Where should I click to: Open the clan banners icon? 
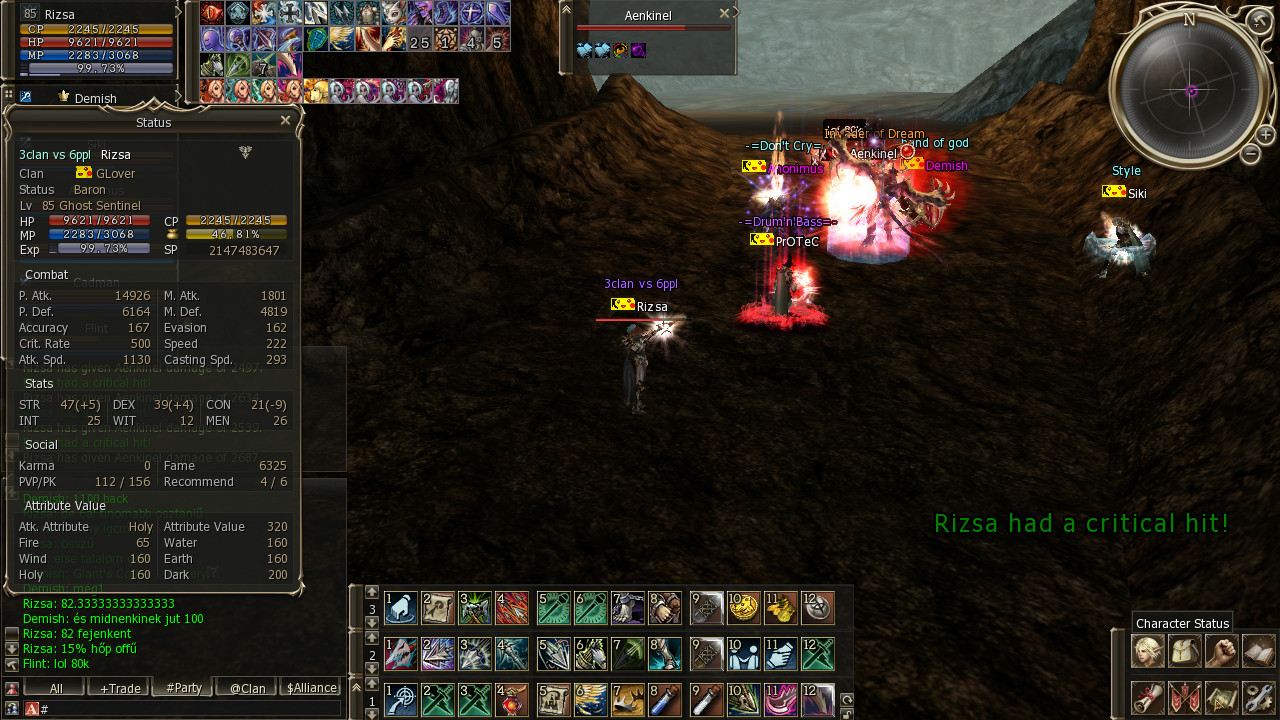(1184, 697)
